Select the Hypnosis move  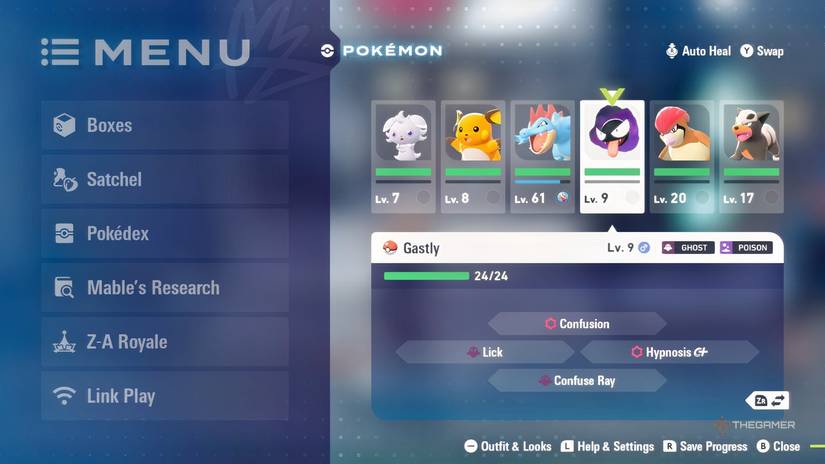tap(669, 352)
